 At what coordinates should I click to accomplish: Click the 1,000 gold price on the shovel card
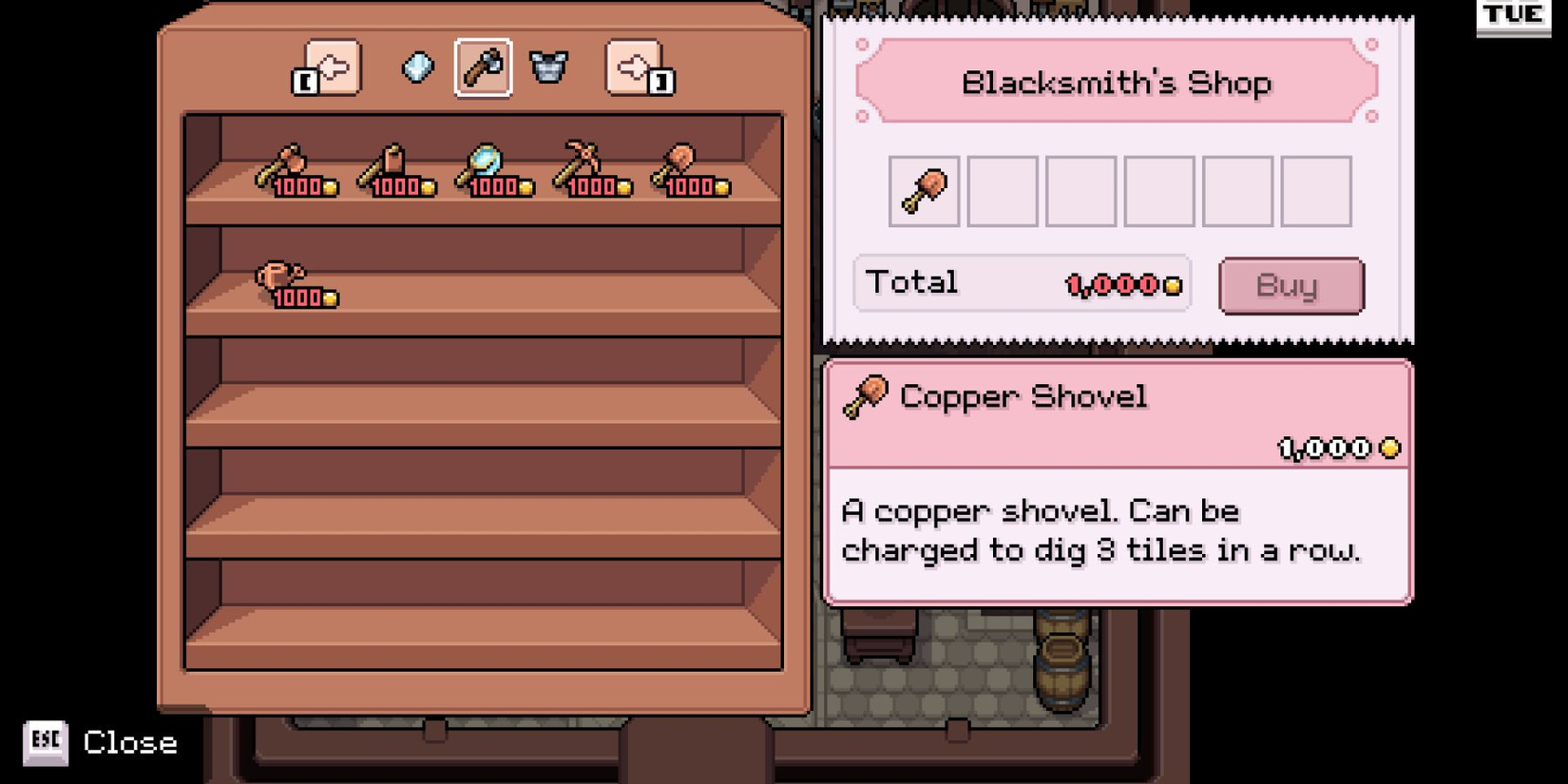point(1330,447)
